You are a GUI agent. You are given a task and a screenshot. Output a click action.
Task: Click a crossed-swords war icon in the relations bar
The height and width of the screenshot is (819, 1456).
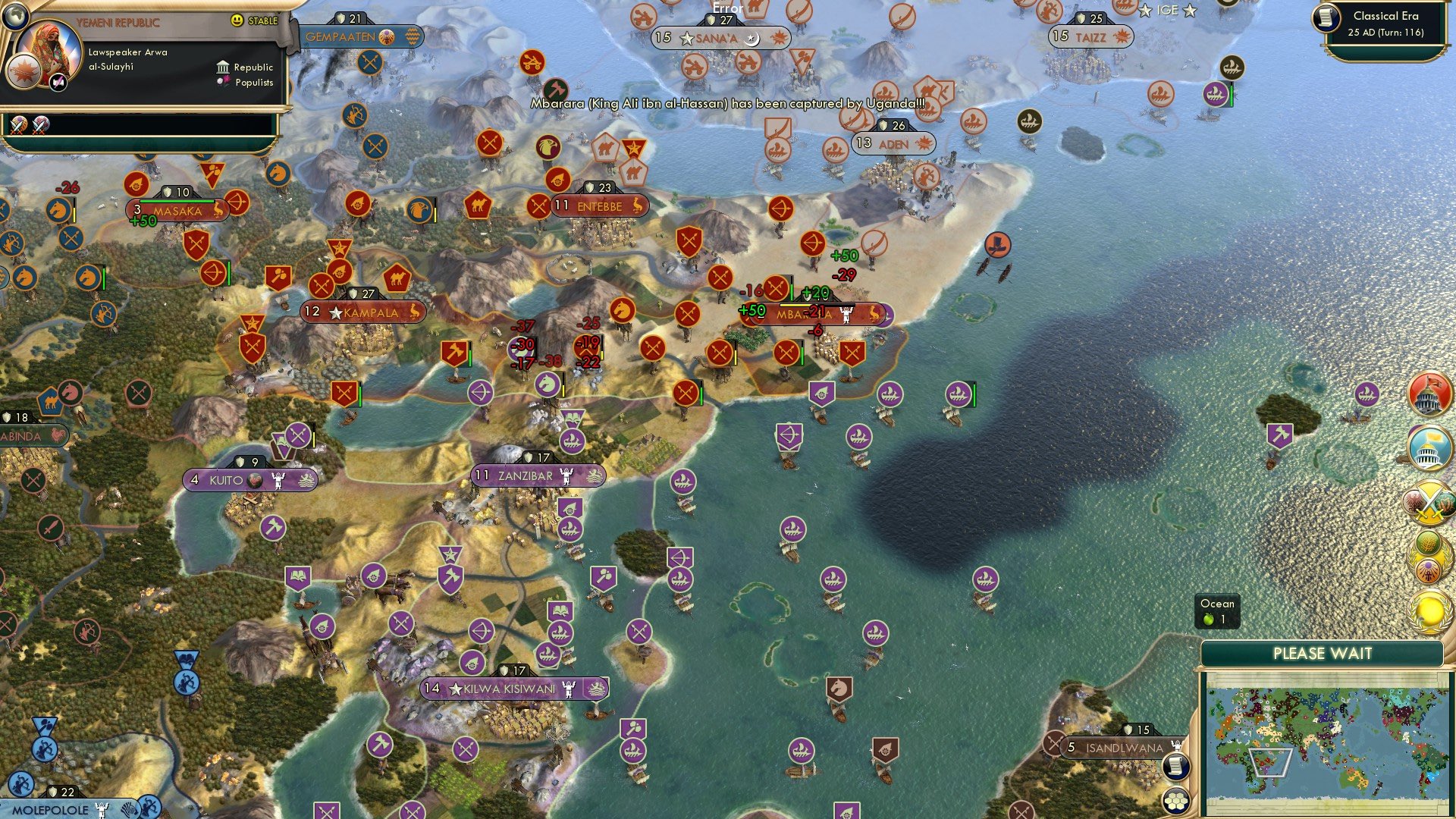click(19, 125)
